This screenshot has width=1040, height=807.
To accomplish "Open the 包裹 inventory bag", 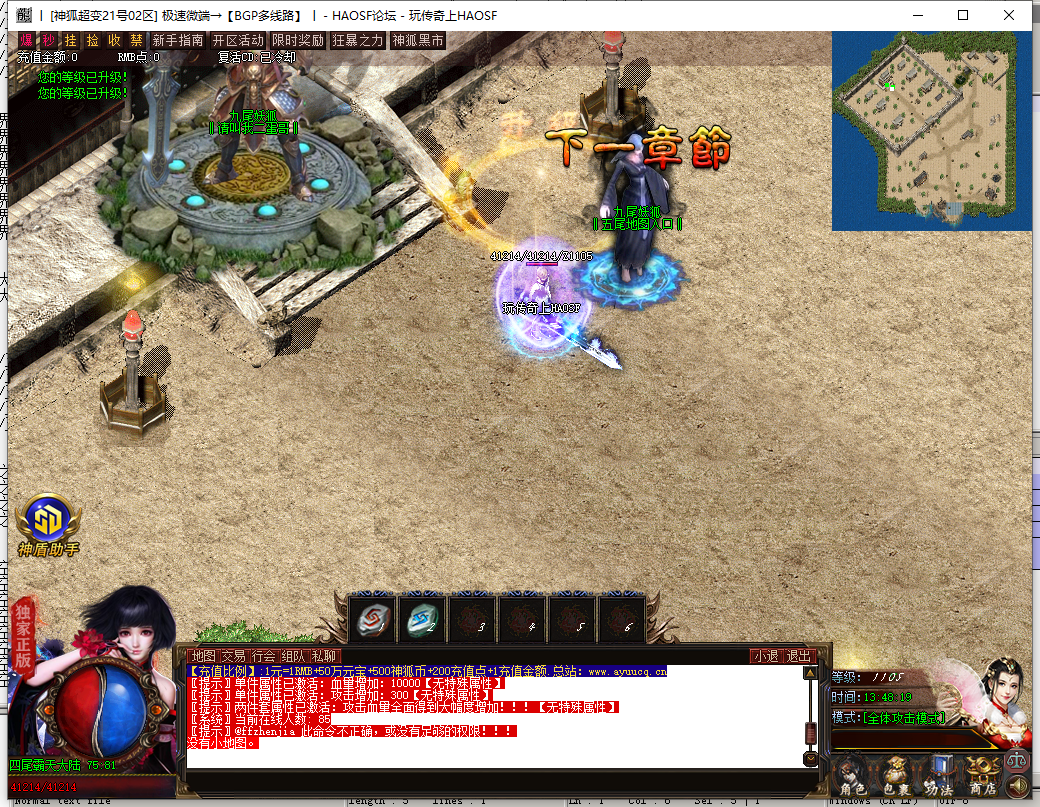I will [895, 777].
